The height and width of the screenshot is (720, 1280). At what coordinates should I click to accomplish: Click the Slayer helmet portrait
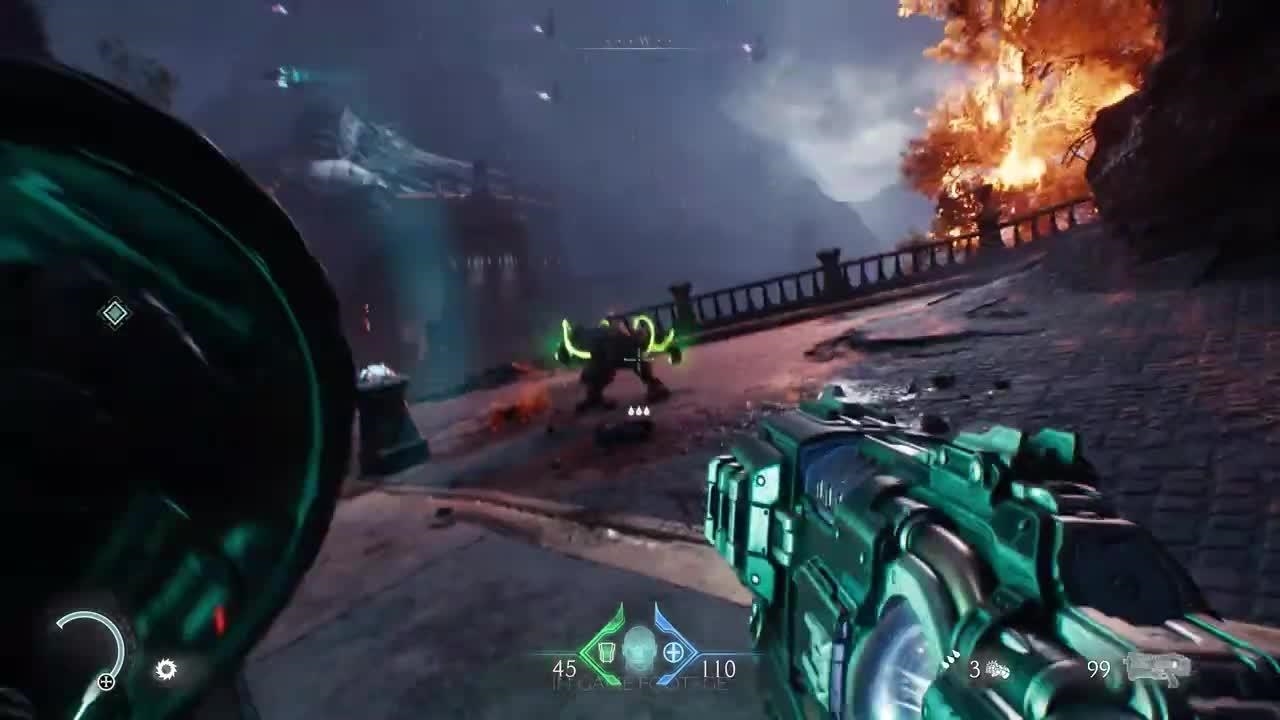pyautogui.click(x=639, y=650)
